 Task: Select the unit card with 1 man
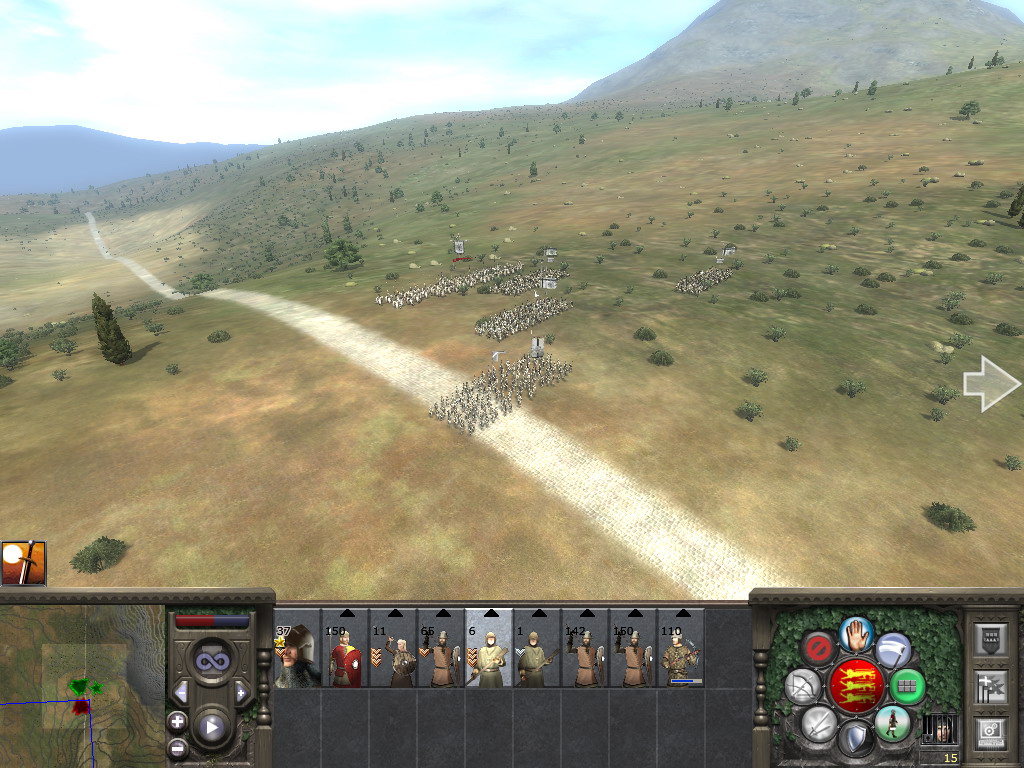(537, 650)
